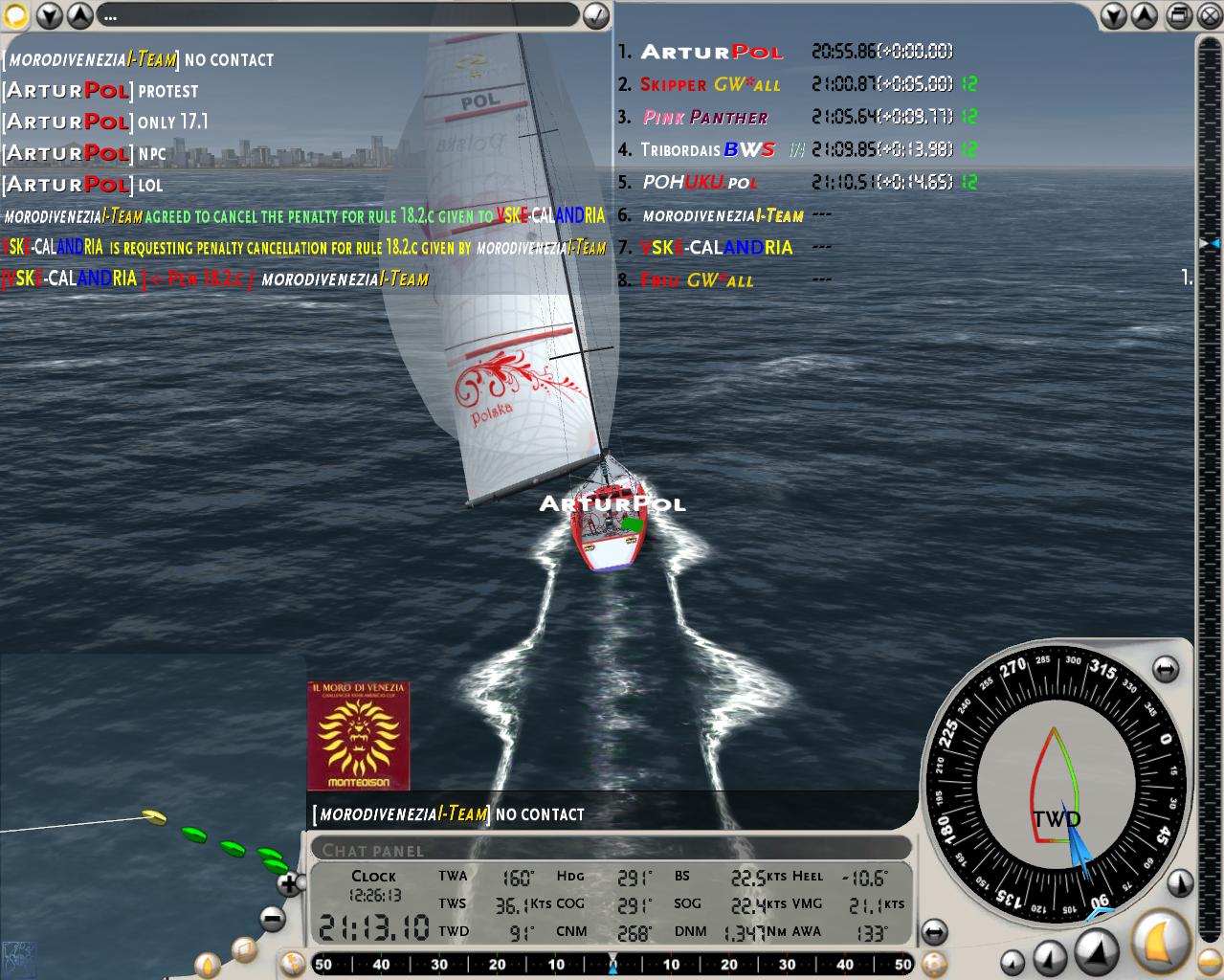1224x980 pixels.
Task: Click the window-stack button in top-right corner
Action: [1180, 15]
